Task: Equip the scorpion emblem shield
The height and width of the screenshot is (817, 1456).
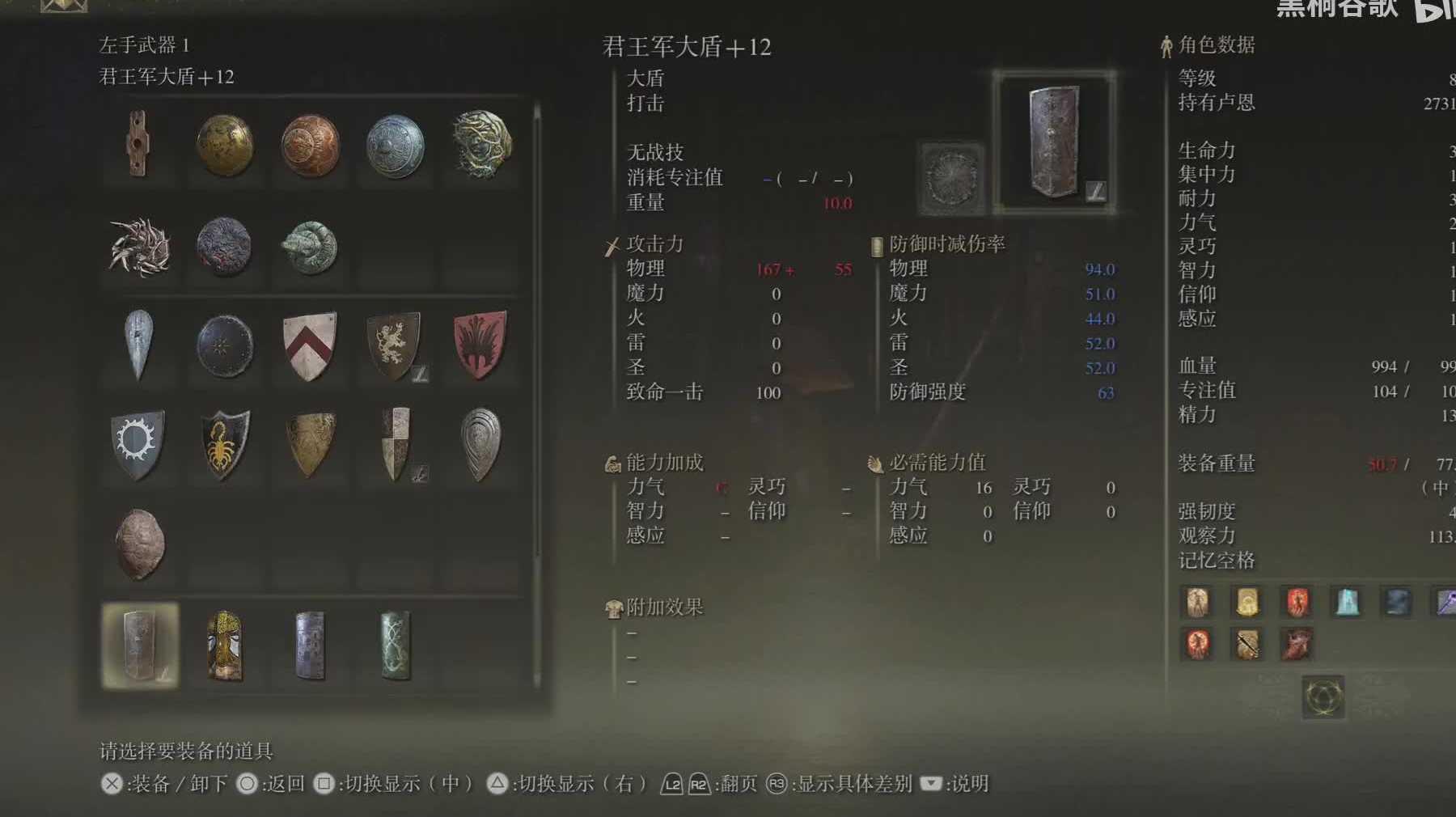Action: coord(225,445)
